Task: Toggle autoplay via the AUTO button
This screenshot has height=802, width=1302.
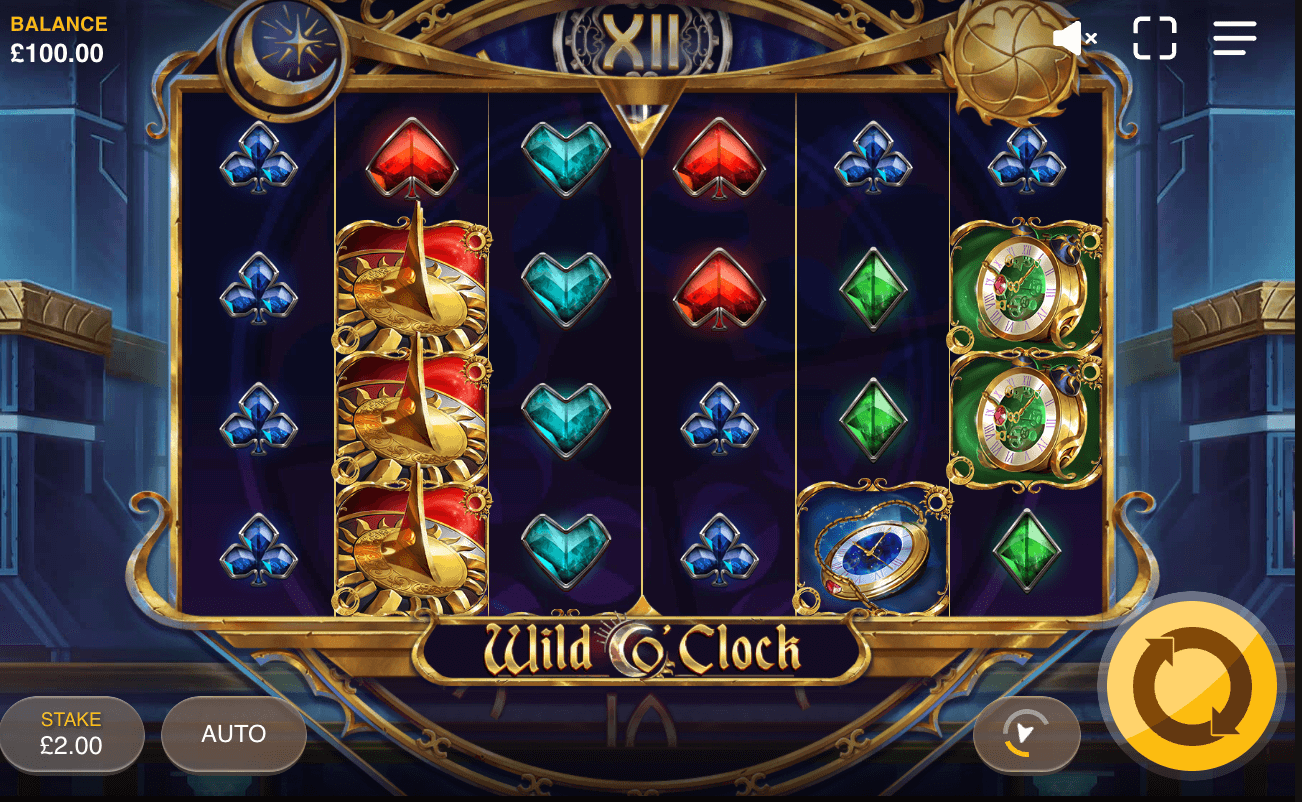Action: coord(232,734)
